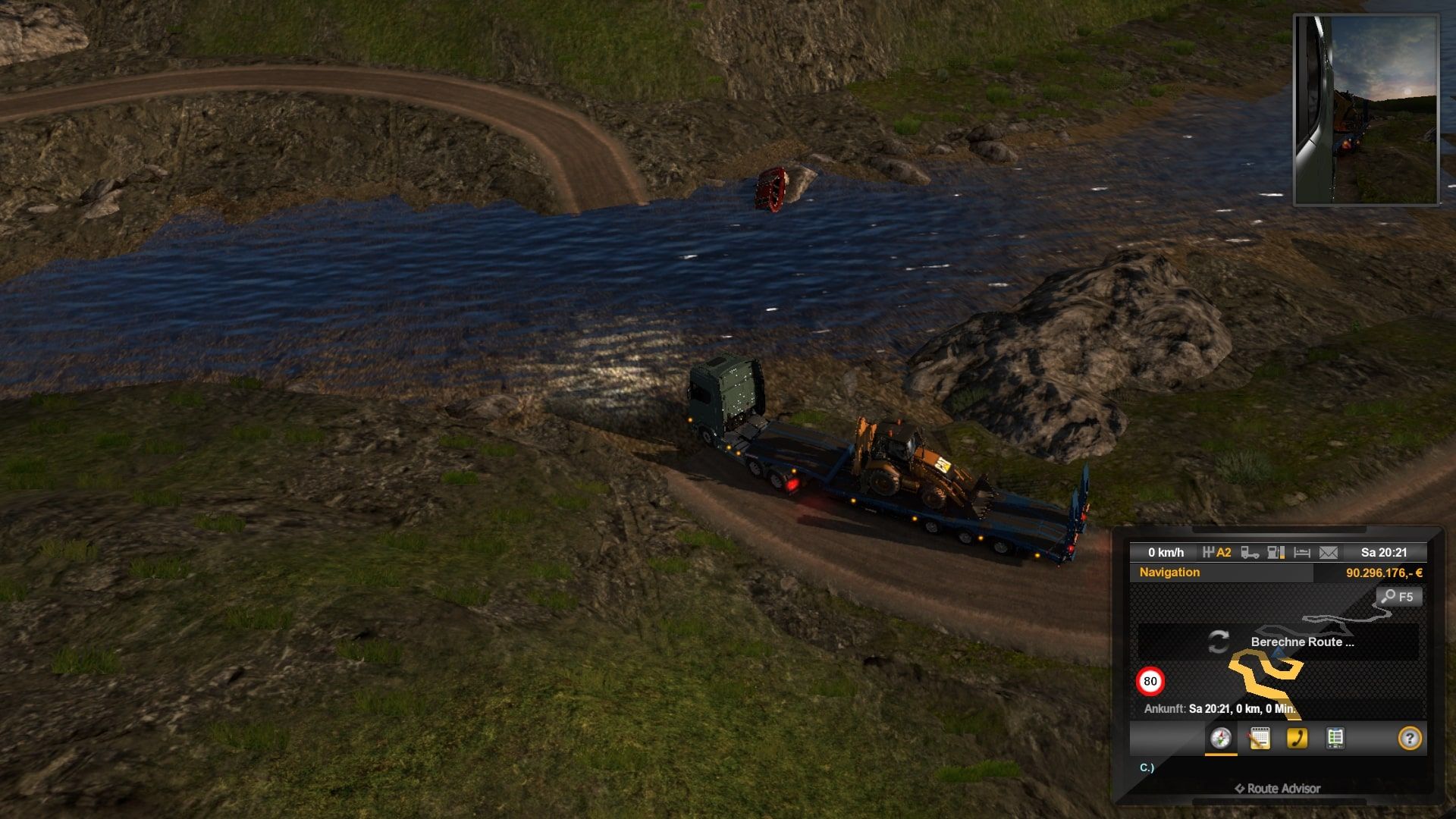Open the compass navigation tab

(x=1220, y=738)
